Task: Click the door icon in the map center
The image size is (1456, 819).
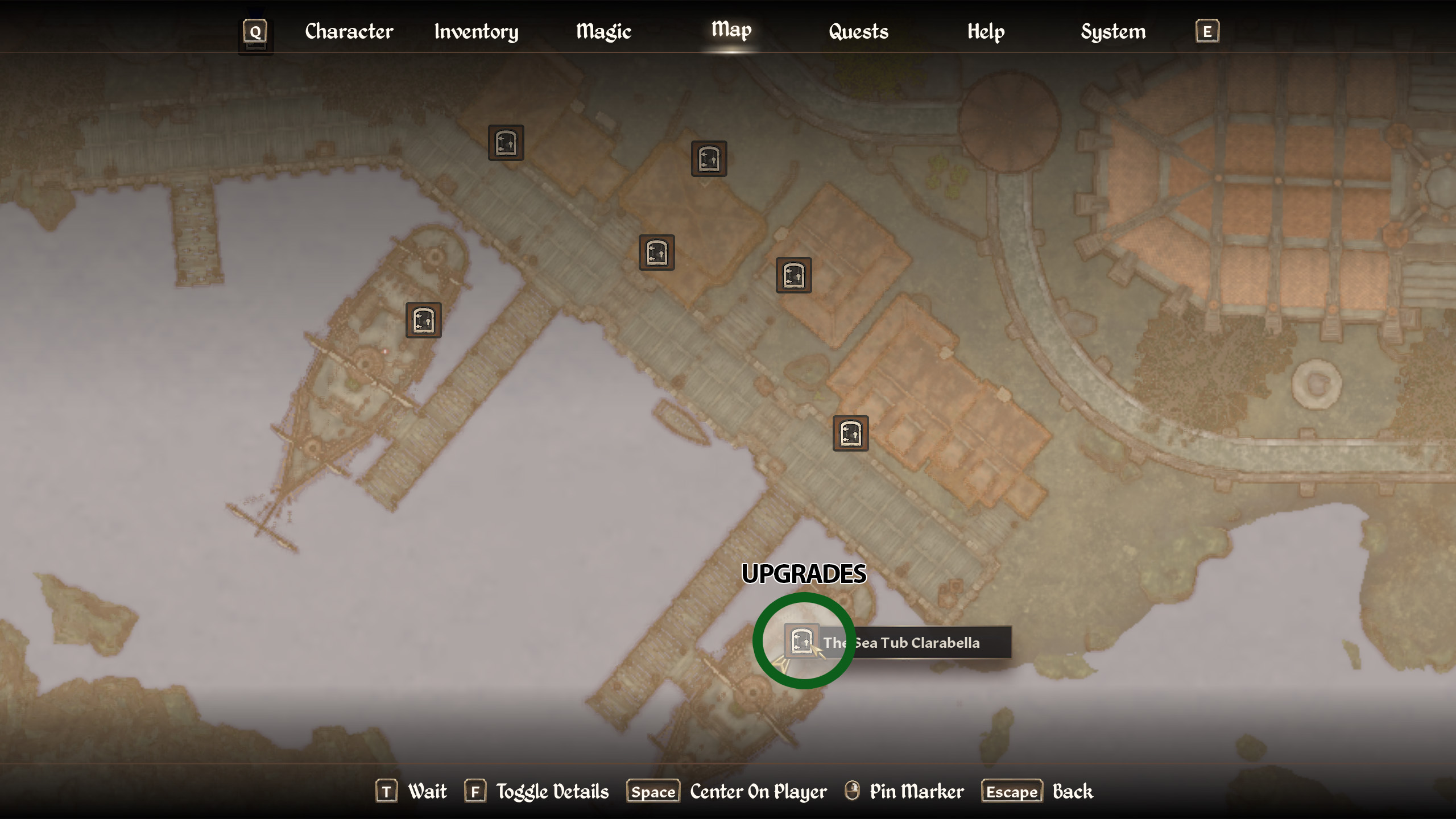Action: point(657,253)
